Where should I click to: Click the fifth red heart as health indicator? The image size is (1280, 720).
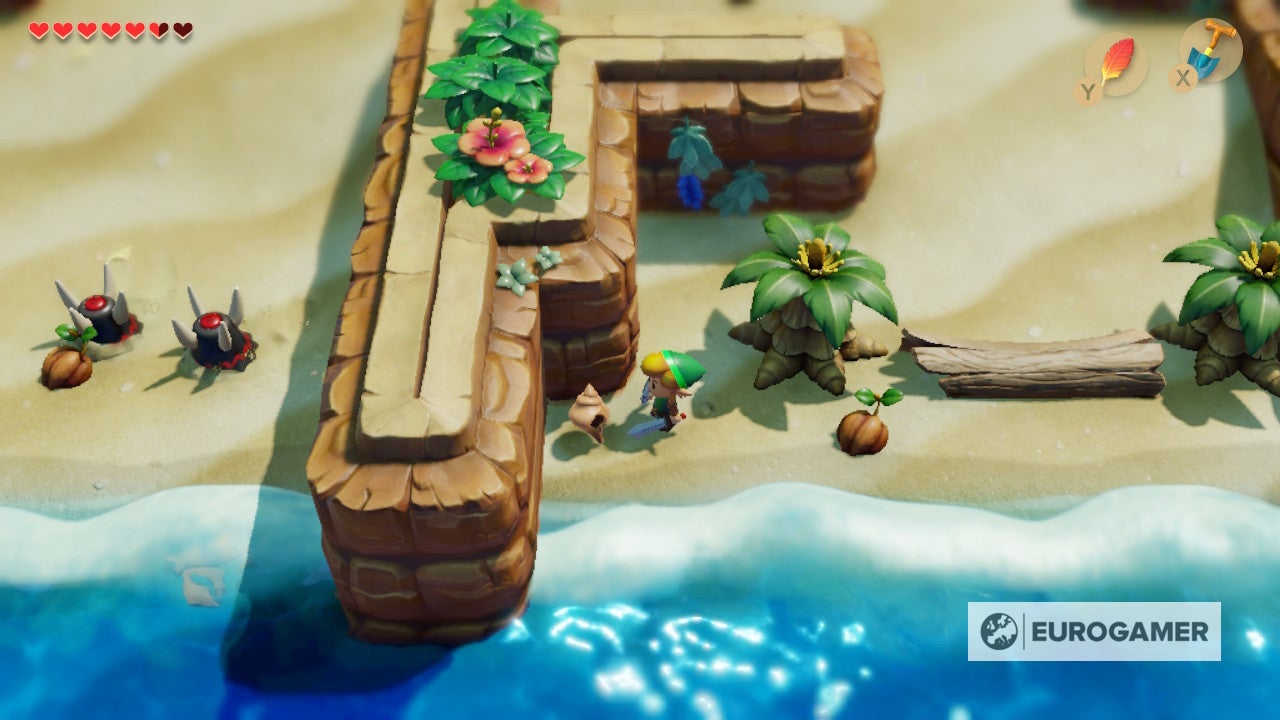[x=132, y=28]
